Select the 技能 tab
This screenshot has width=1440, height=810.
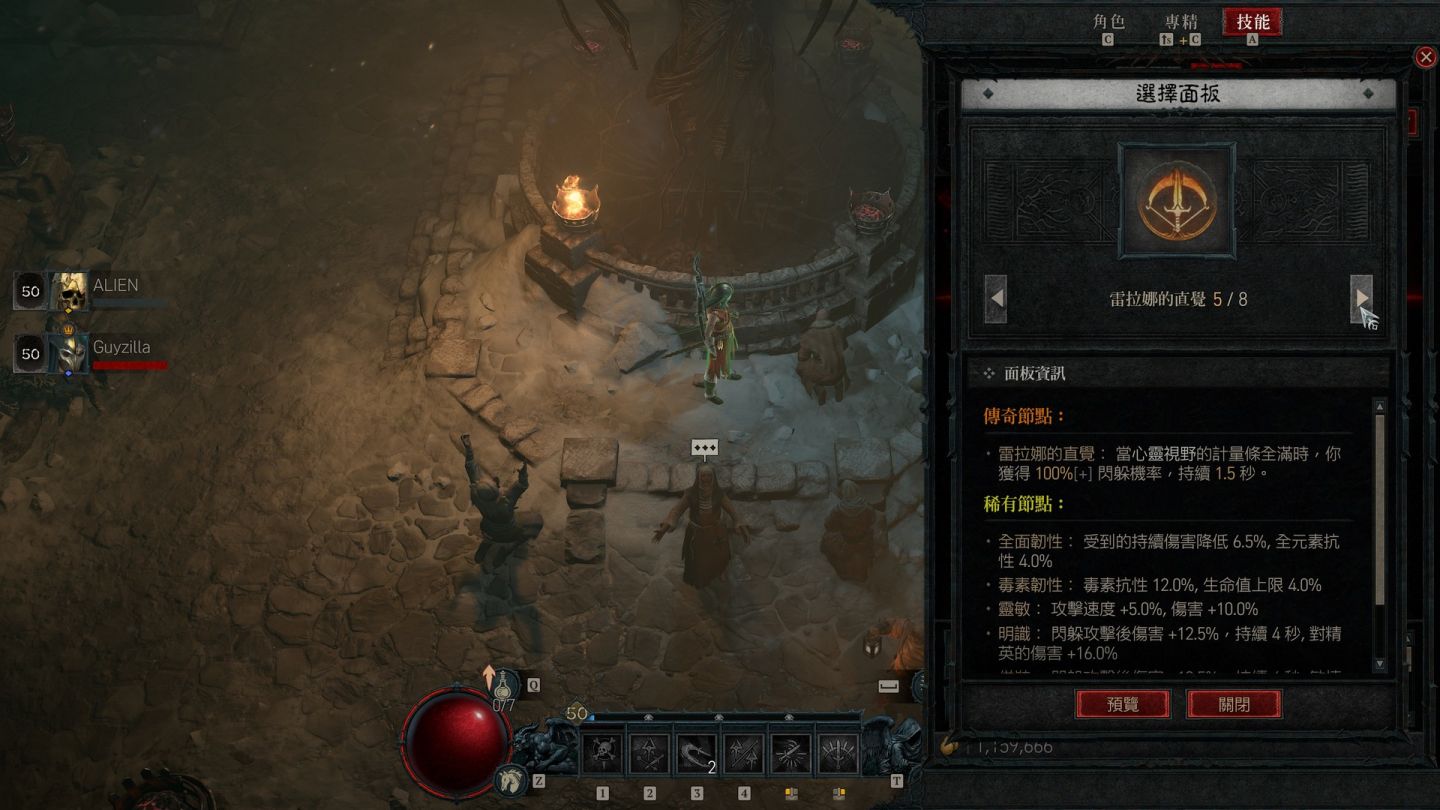(1252, 22)
